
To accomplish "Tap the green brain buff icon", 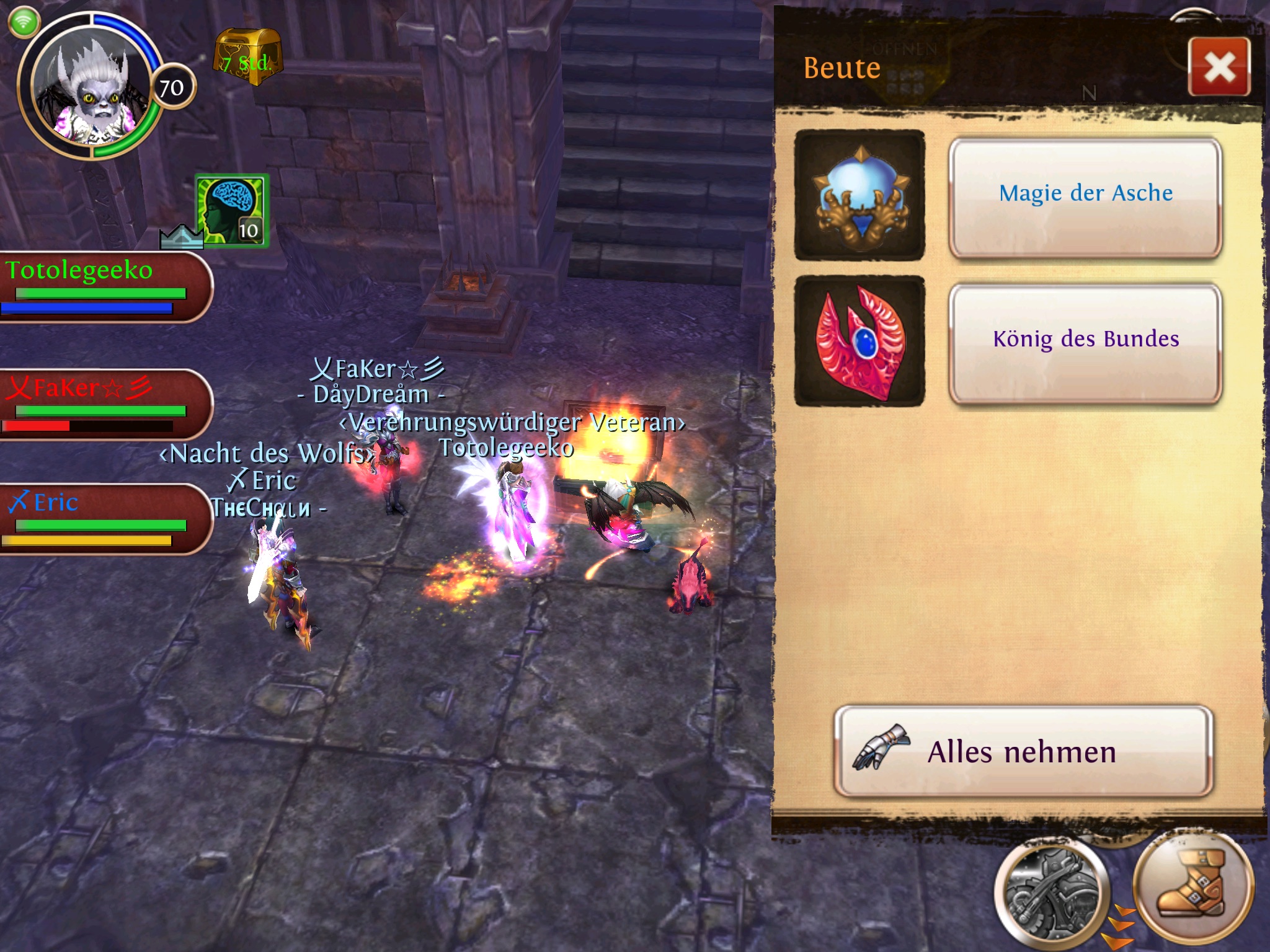I will click(233, 210).
